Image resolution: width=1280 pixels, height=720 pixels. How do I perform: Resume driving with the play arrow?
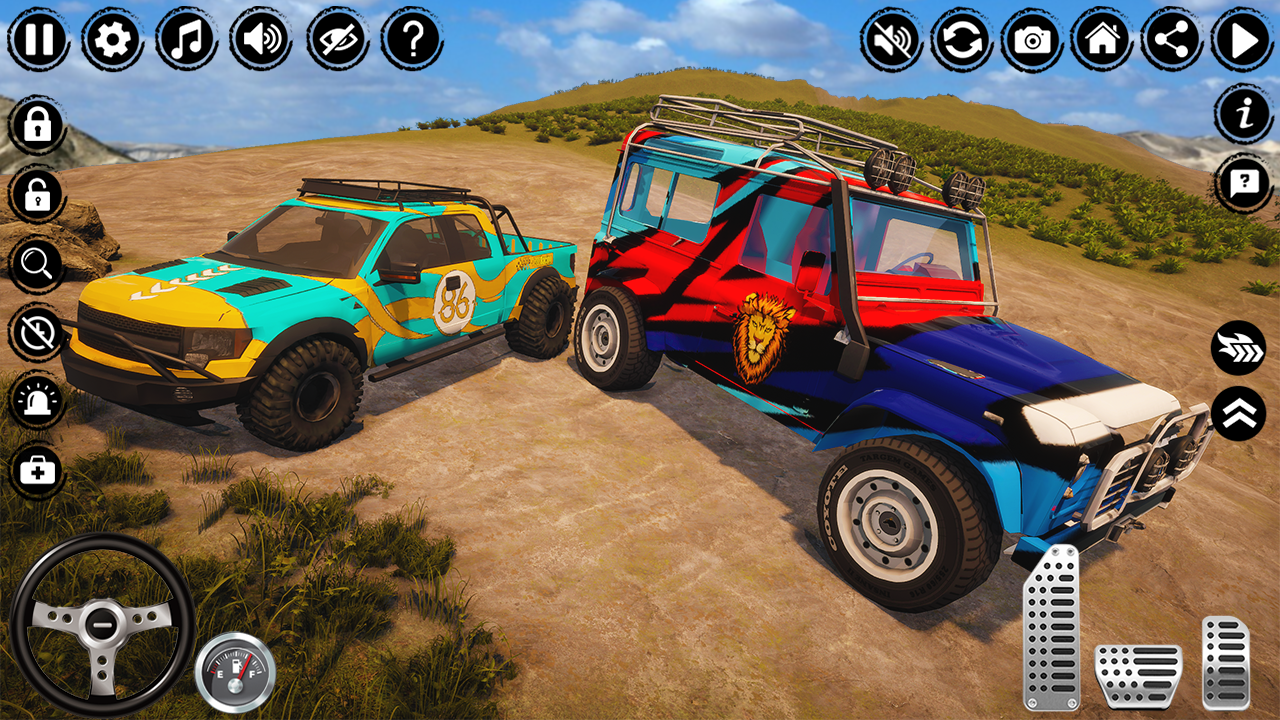1240,40
